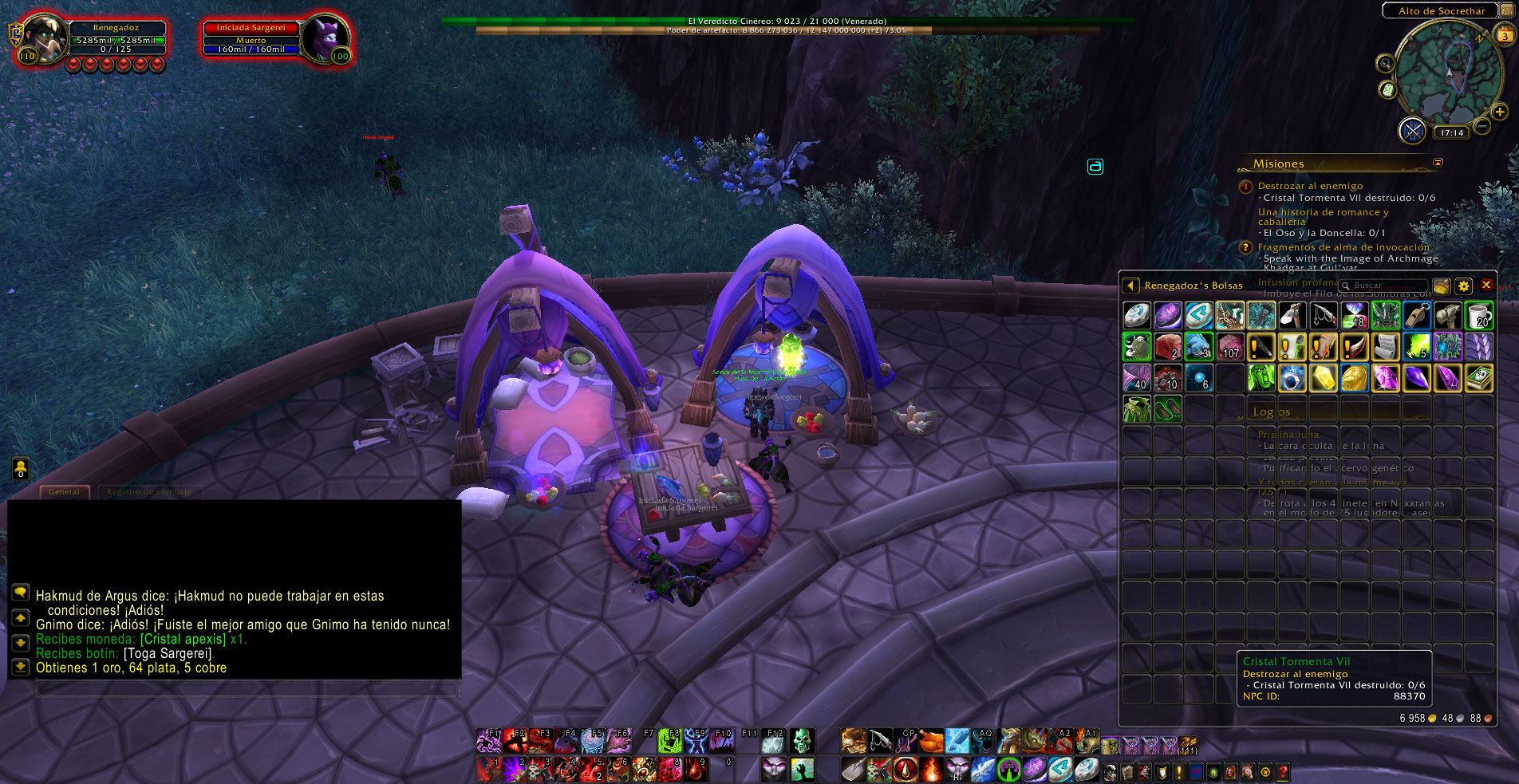1519x784 pixels.
Task: Click the Buscar search field in bags
Action: click(x=1389, y=286)
